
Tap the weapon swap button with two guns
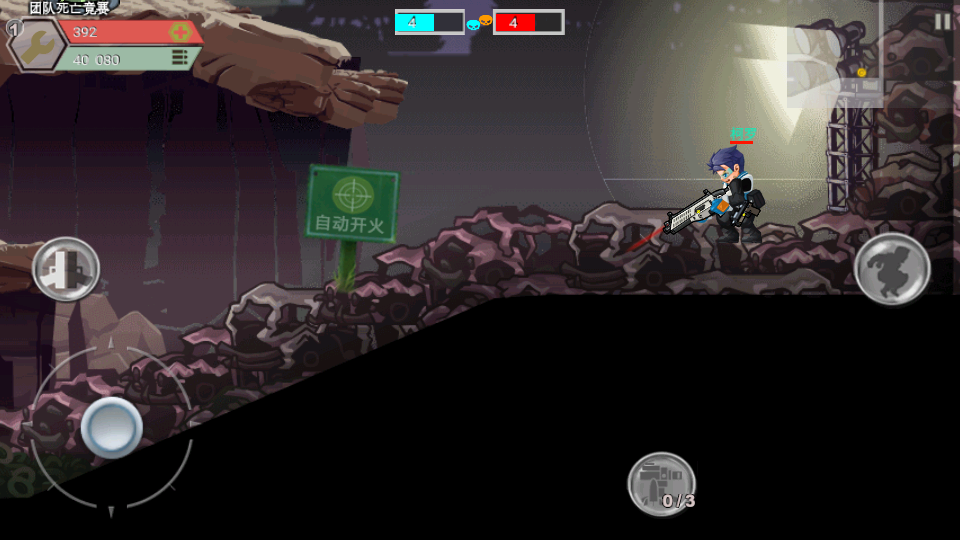[x=66, y=269]
